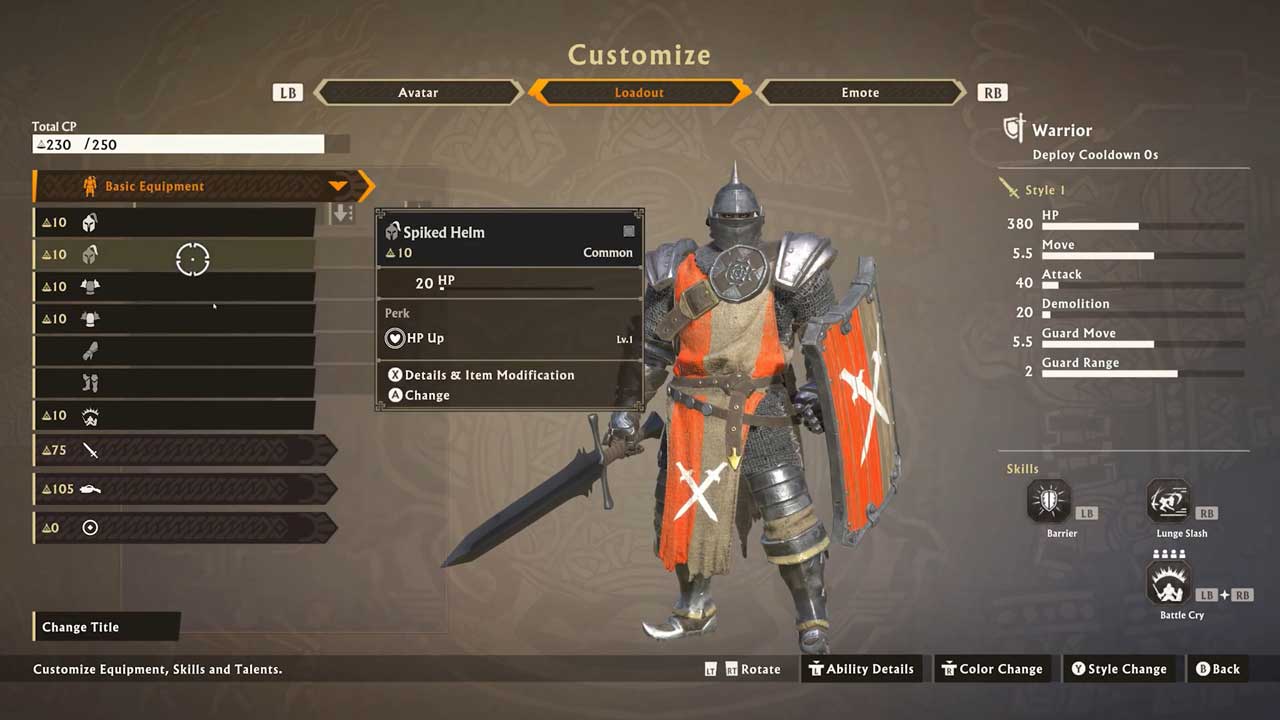Image resolution: width=1280 pixels, height=720 pixels.
Task: Click the sort arrow icon beside the equipment list
Action: pyautogui.click(x=342, y=214)
